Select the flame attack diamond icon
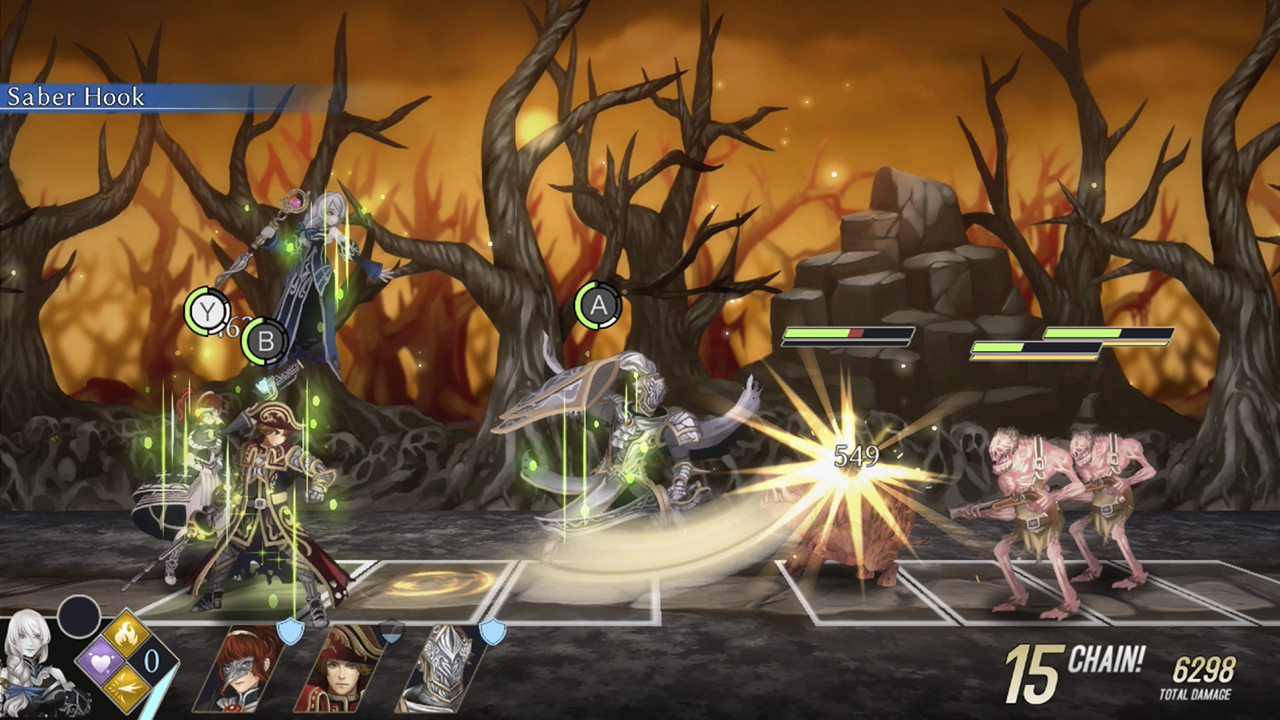 (x=126, y=632)
